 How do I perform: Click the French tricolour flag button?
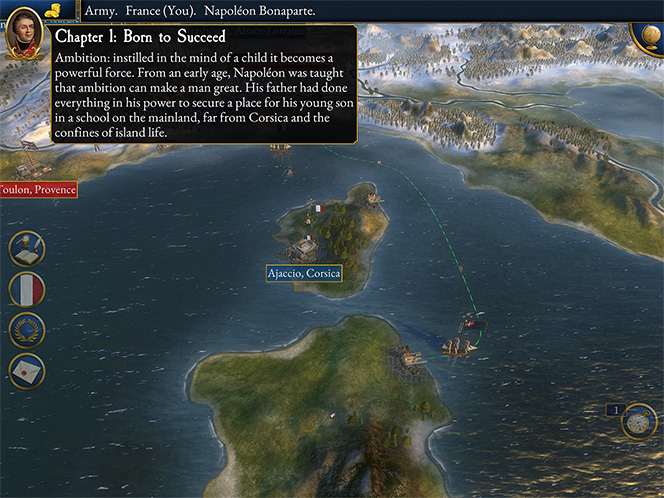27,290
